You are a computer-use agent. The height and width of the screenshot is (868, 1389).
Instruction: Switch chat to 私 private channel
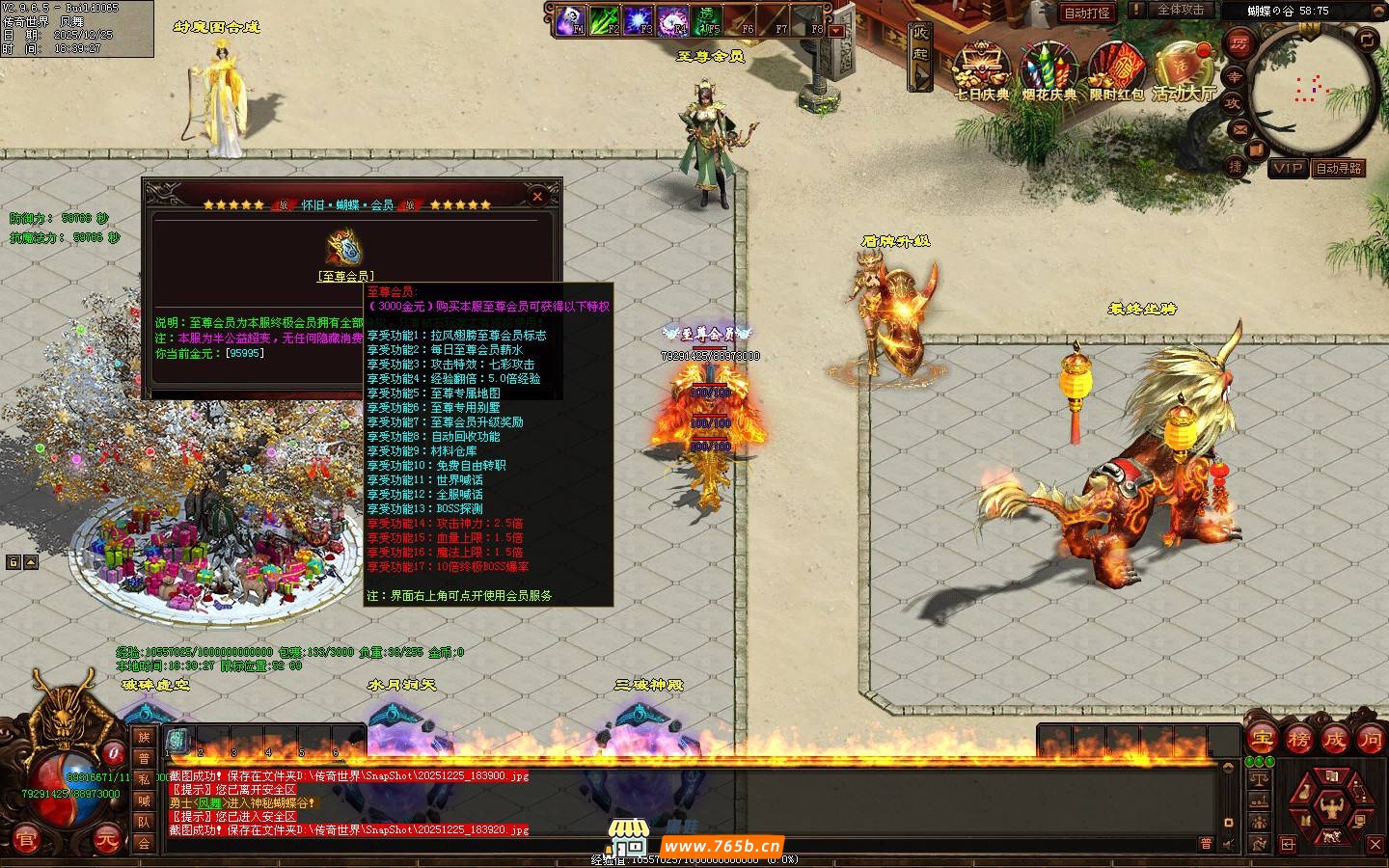pyautogui.click(x=144, y=779)
